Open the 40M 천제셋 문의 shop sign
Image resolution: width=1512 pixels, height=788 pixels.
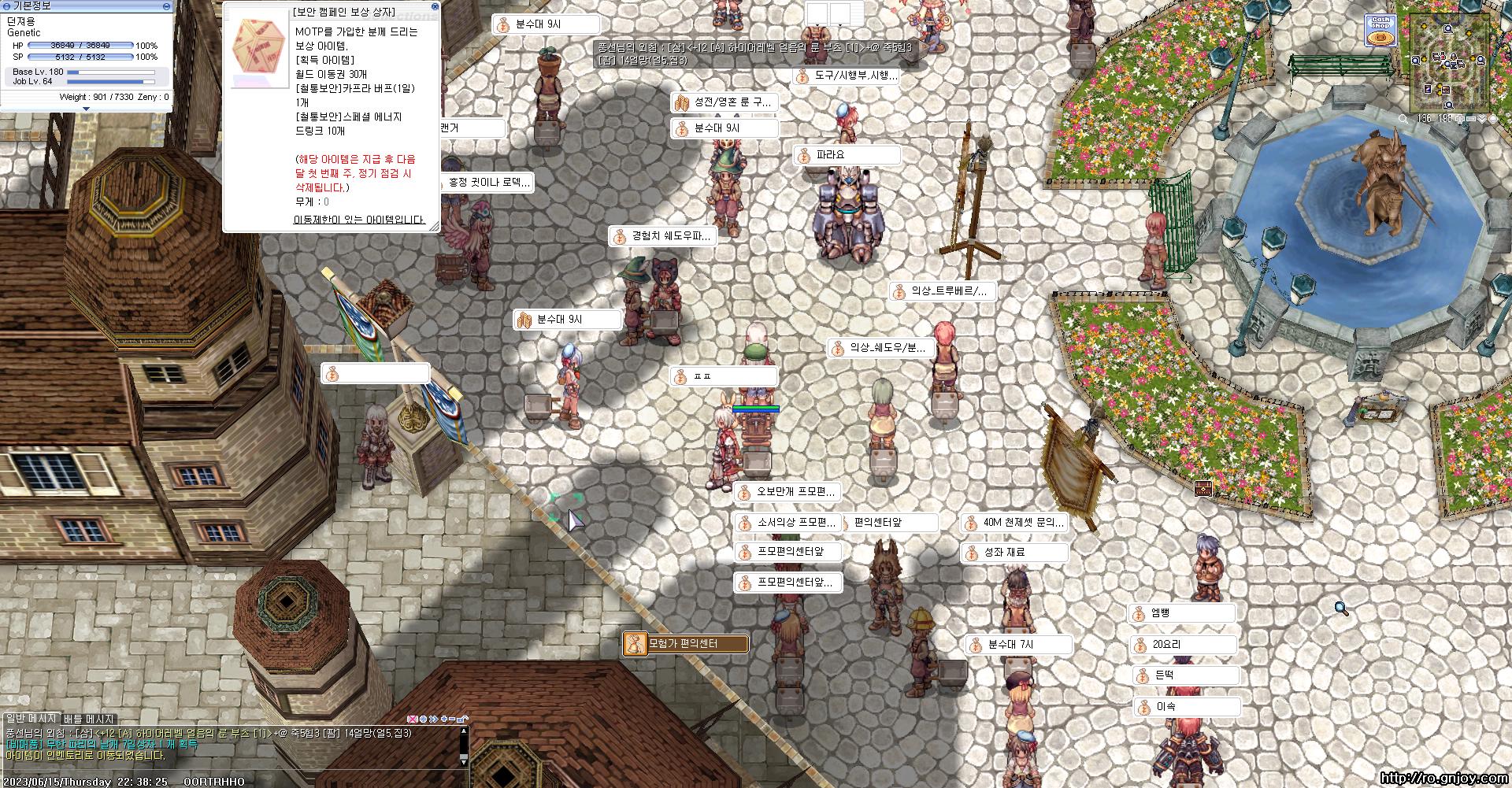[x=1014, y=523]
